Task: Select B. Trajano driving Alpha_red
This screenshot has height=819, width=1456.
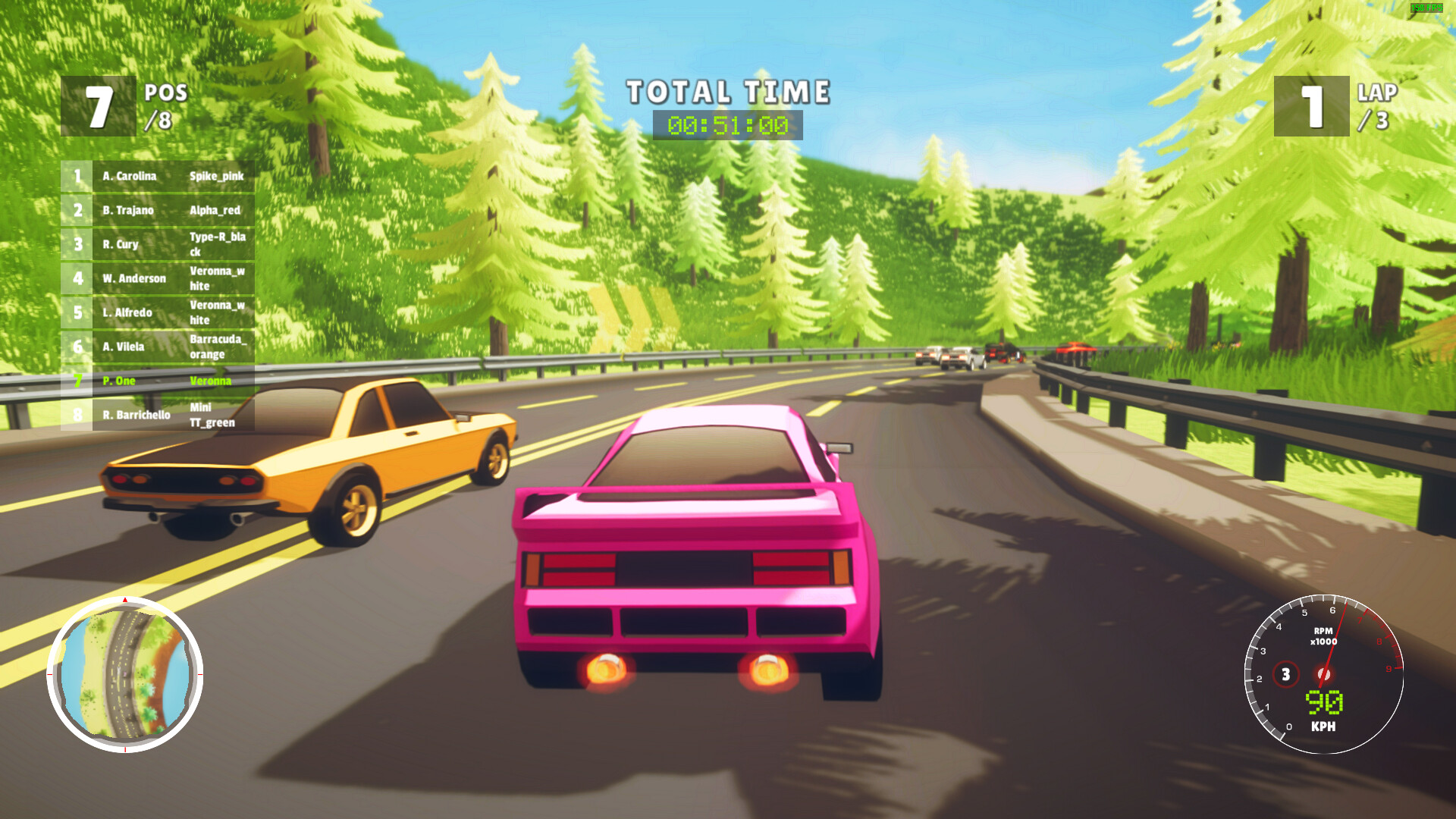Action: pos(159,210)
